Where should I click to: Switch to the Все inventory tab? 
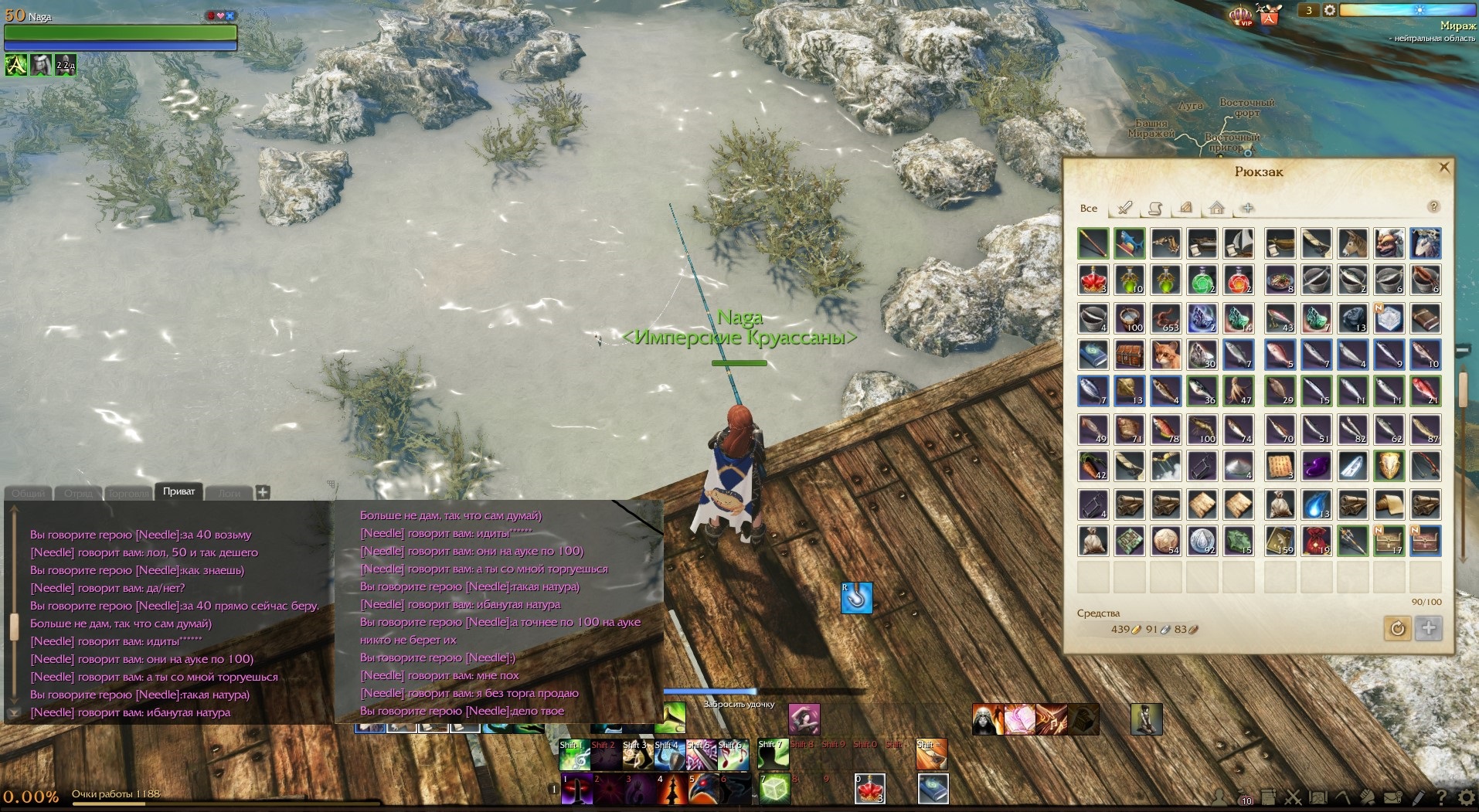(1088, 208)
